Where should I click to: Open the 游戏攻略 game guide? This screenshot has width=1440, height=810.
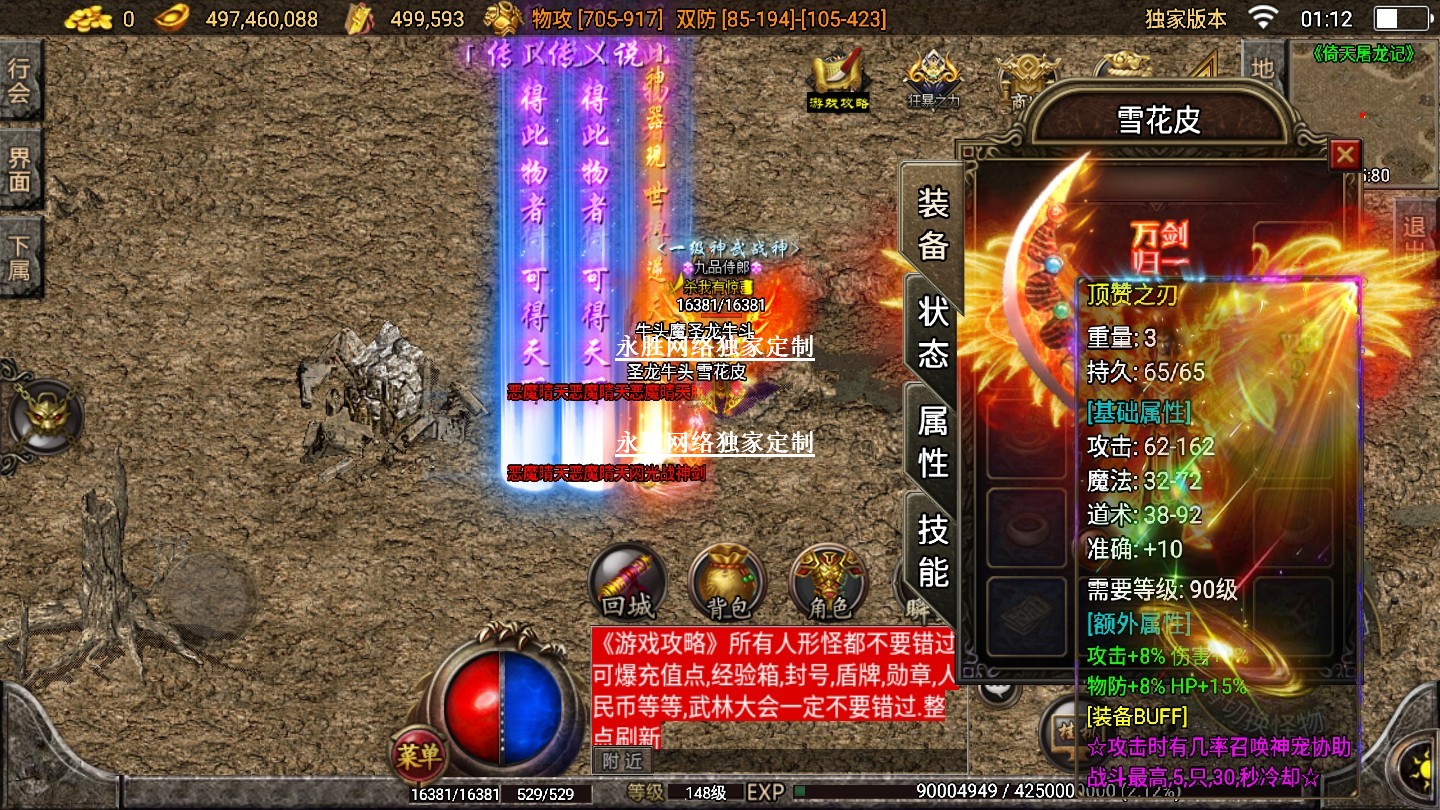839,78
